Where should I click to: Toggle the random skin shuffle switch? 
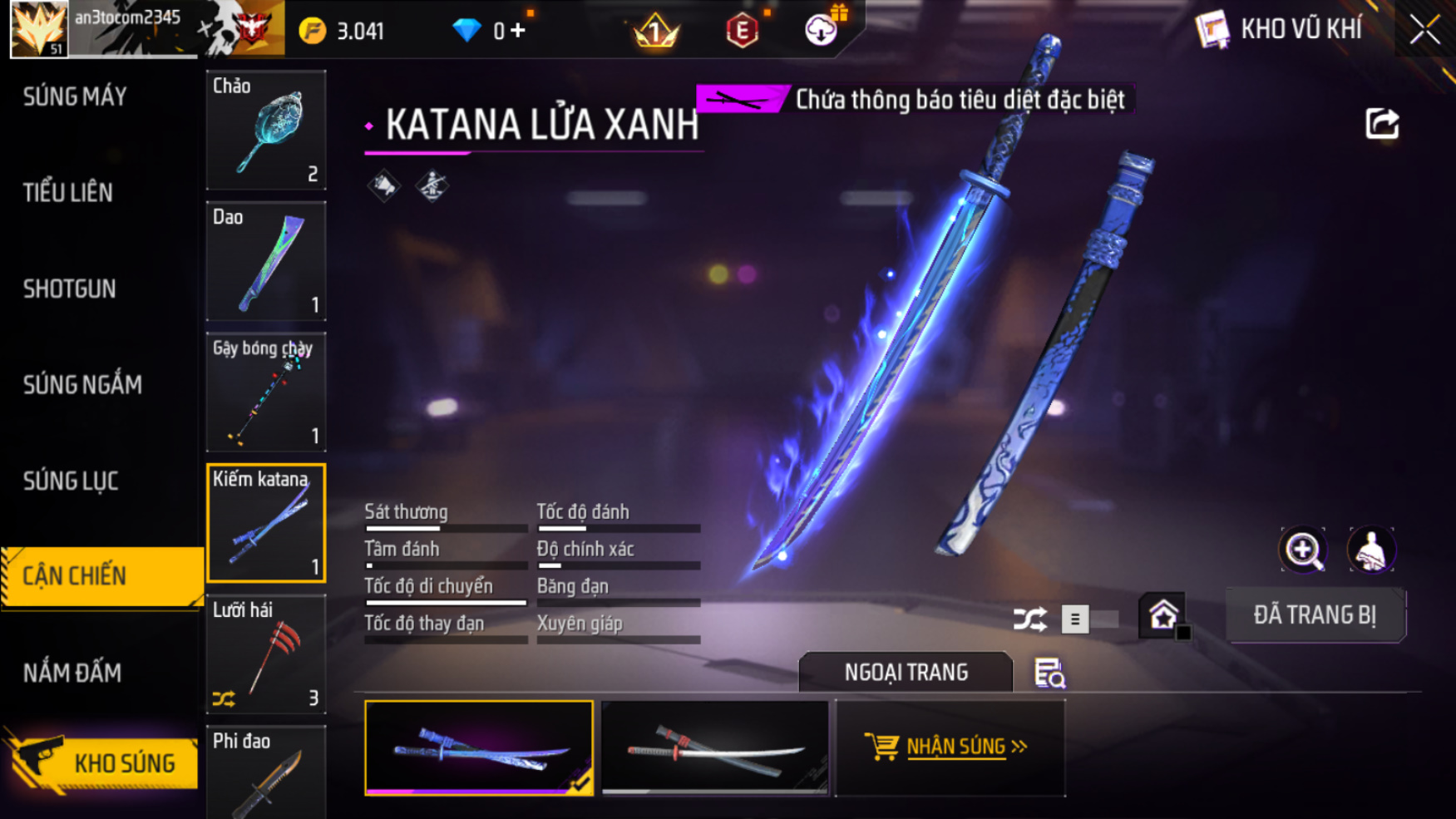pyautogui.click(x=1088, y=619)
